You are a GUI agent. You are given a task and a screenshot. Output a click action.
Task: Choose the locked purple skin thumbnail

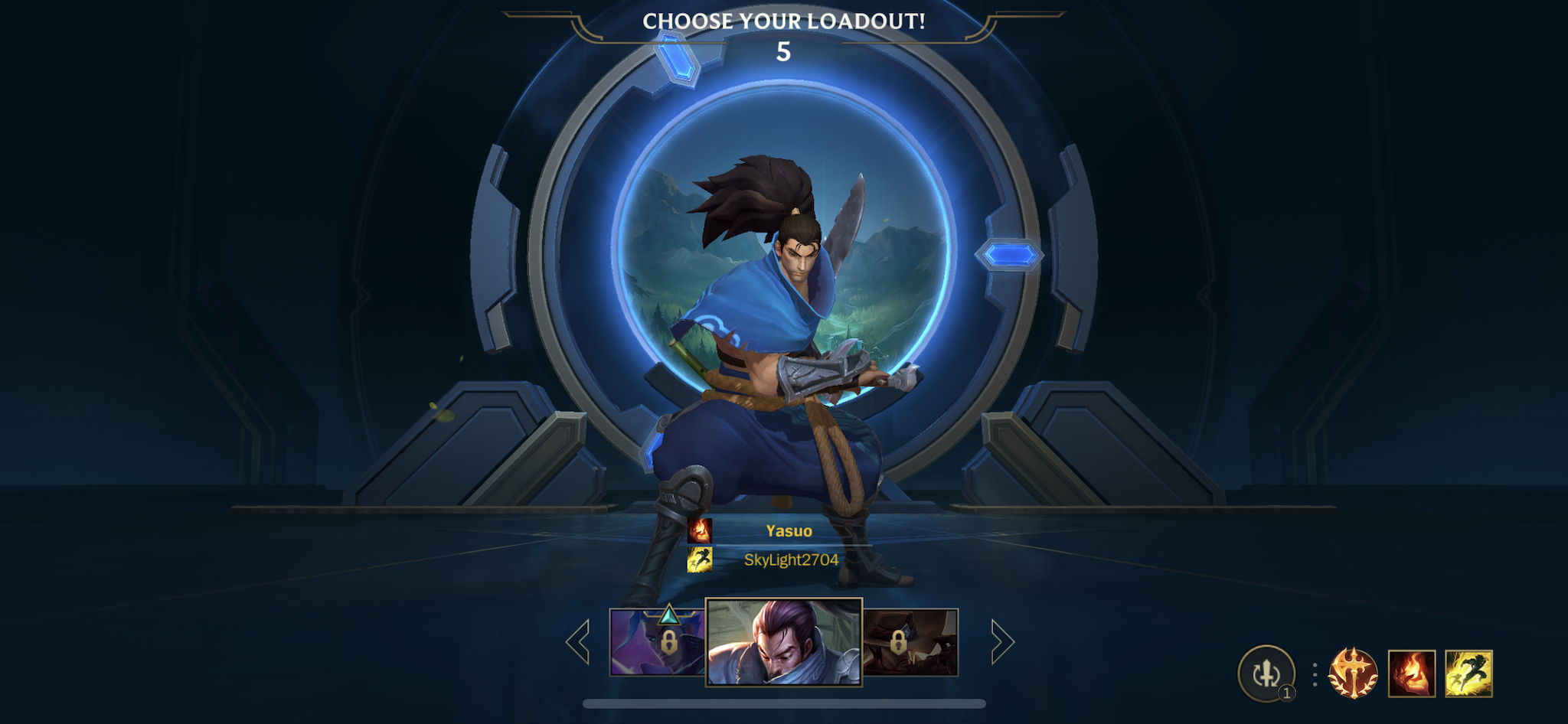pyautogui.click(x=658, y=643)
